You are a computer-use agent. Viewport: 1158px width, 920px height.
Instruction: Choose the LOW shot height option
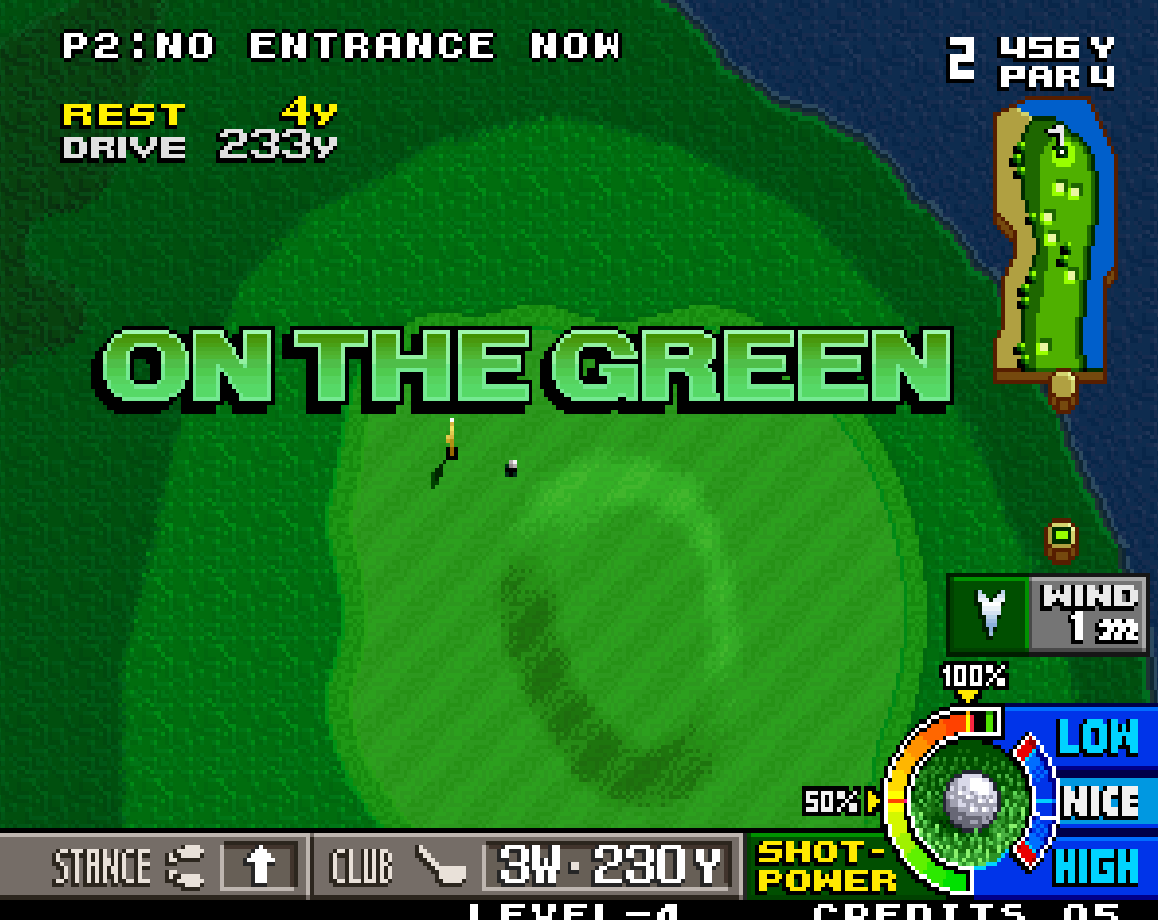(x=1097, y=738)
